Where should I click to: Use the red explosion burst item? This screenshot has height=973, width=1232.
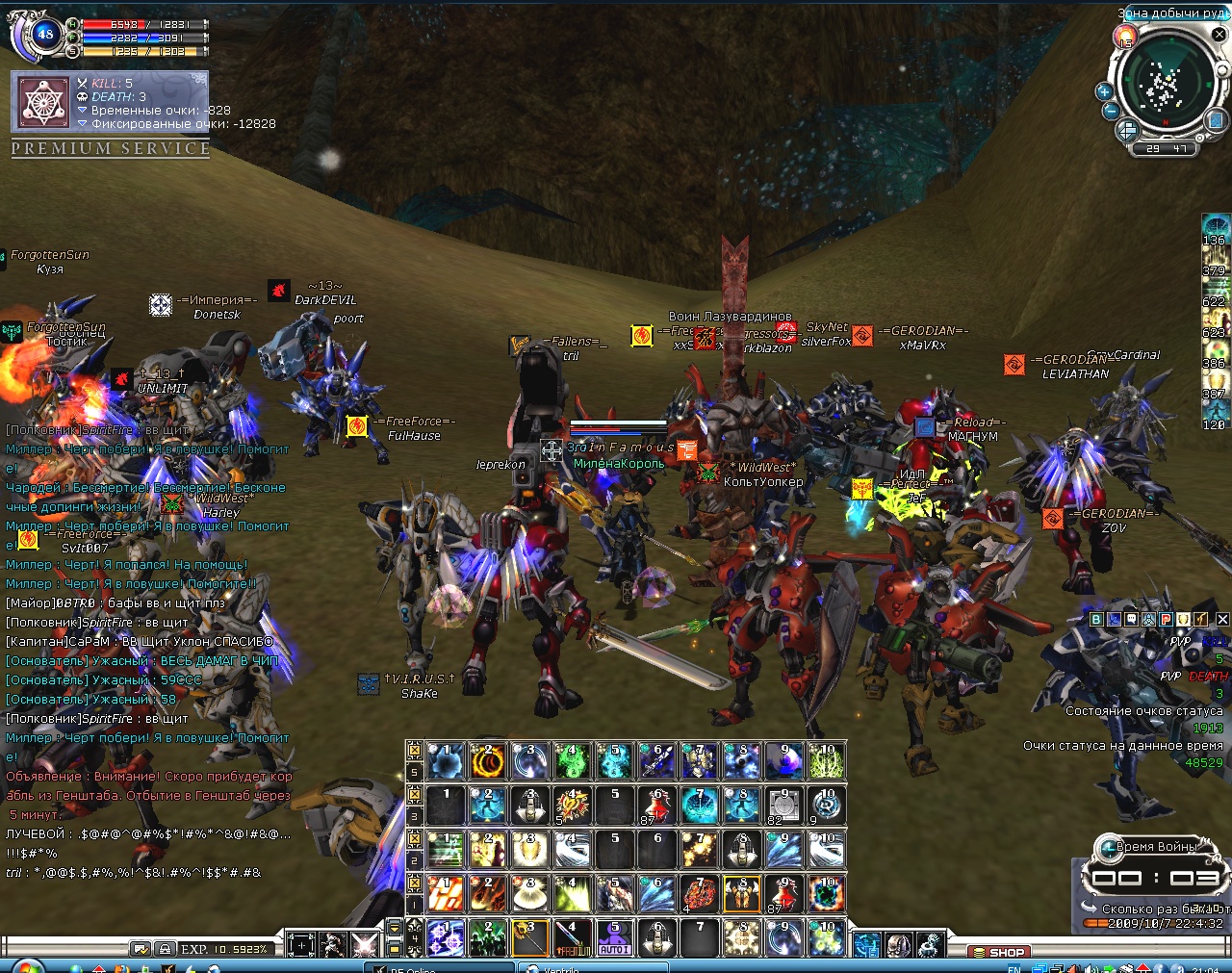[x=572, y=806]
